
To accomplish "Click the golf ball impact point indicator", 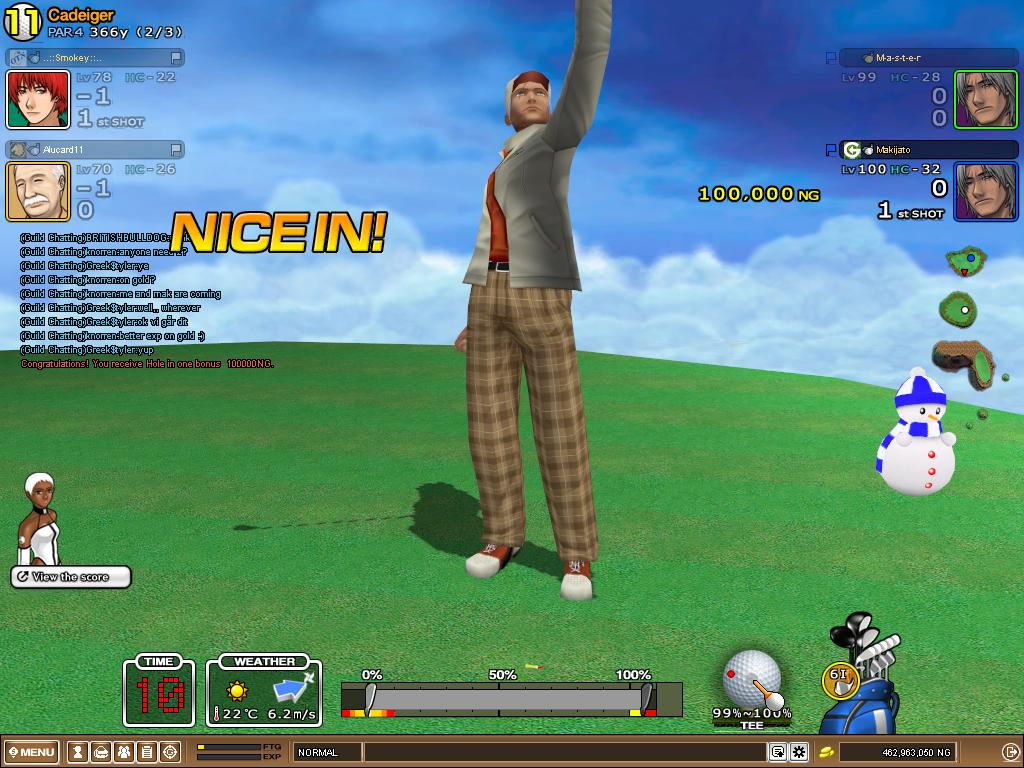I will 751,677.
